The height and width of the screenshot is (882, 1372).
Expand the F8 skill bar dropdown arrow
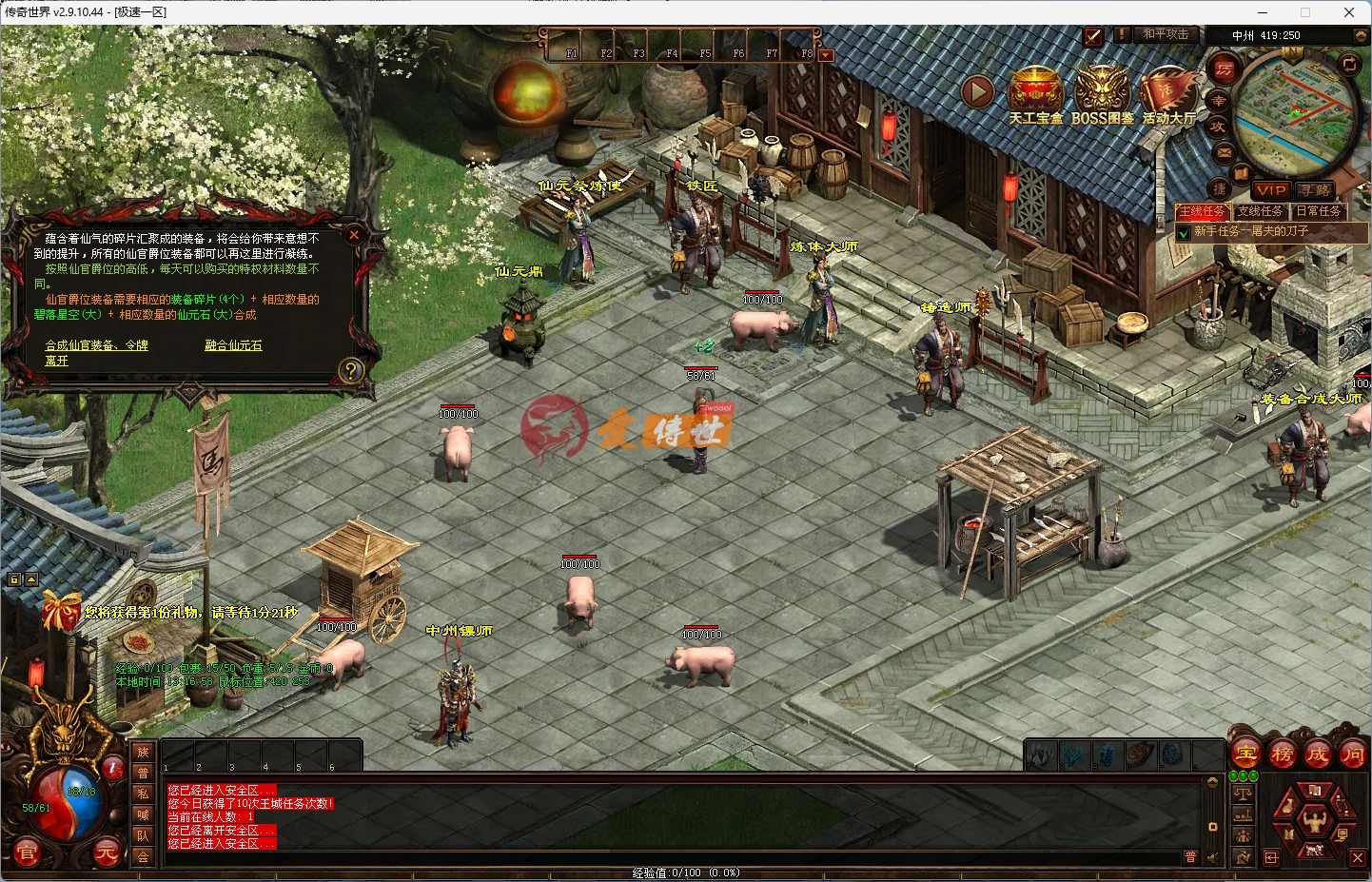coord(825,54)
